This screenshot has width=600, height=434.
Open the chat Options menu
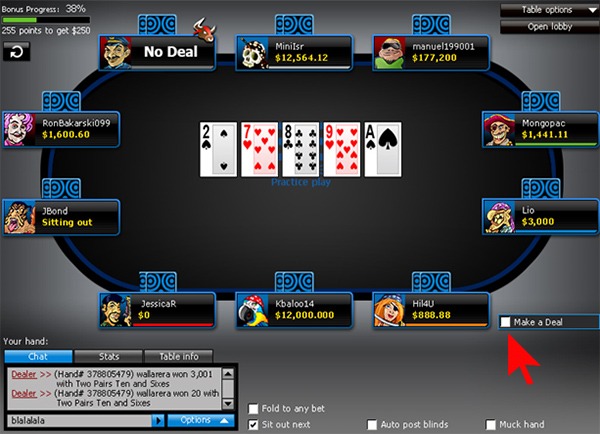(201, 421)
